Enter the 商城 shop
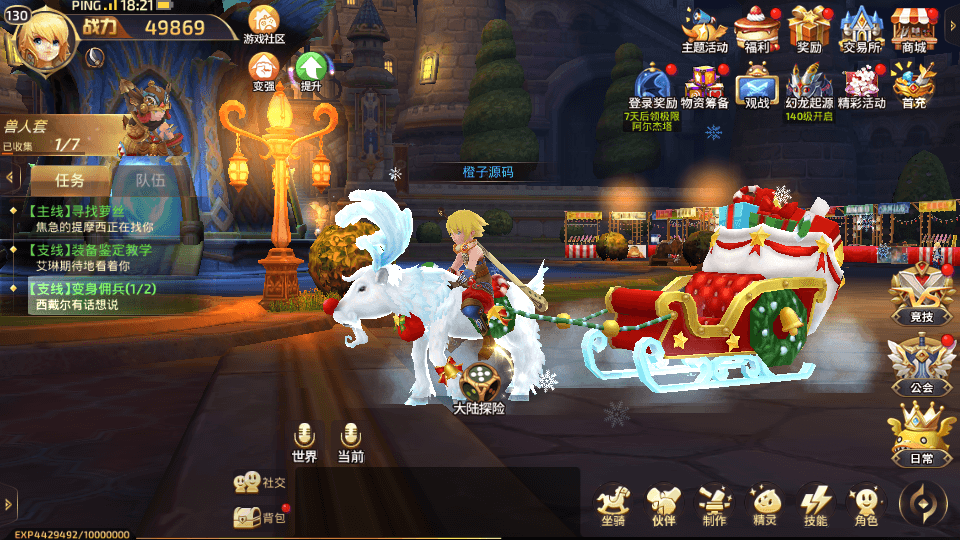The width and height of the screenshot is (960, 540). (913, 27)
